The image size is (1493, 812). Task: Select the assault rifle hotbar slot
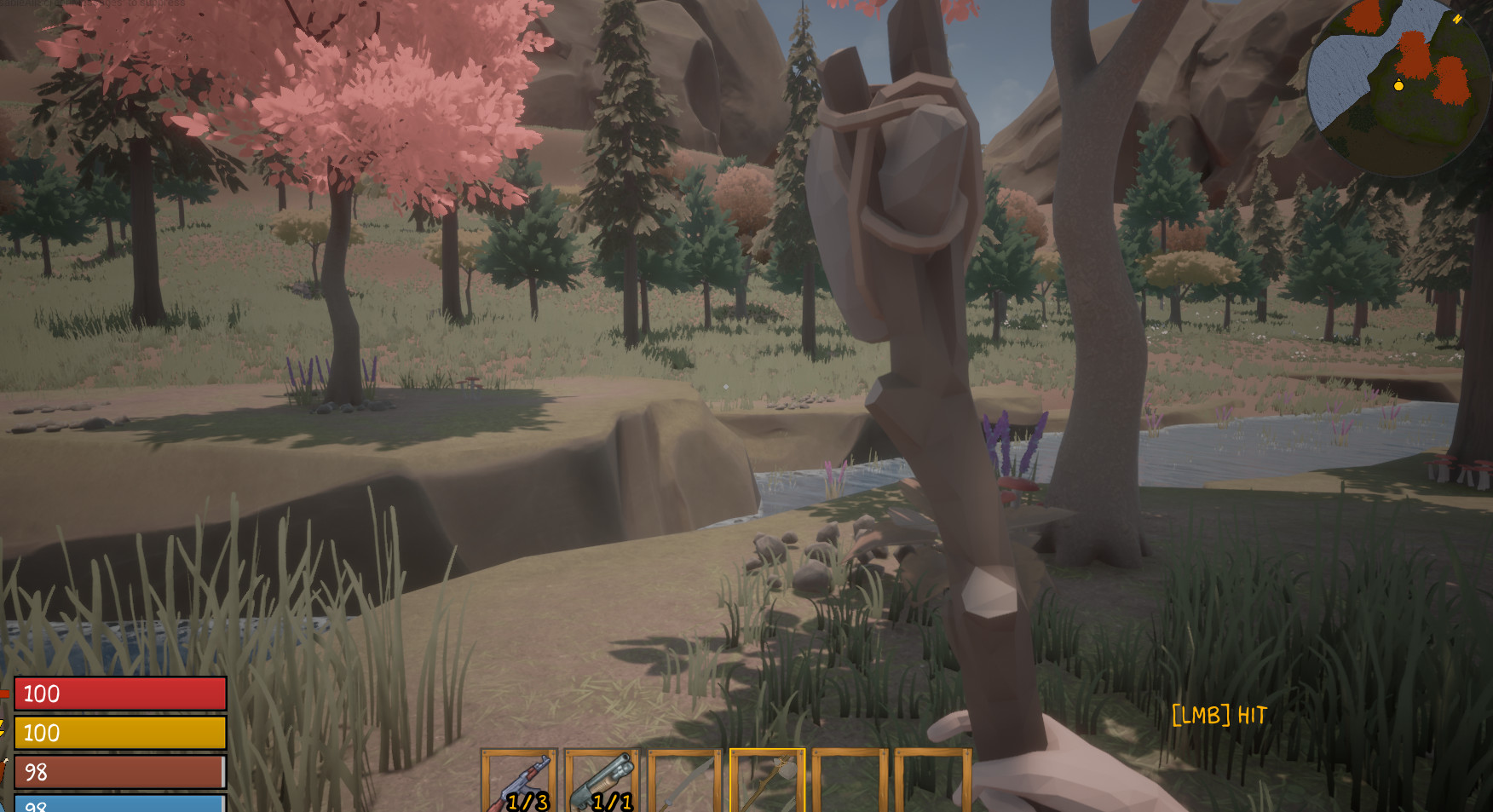coord(519,781)
